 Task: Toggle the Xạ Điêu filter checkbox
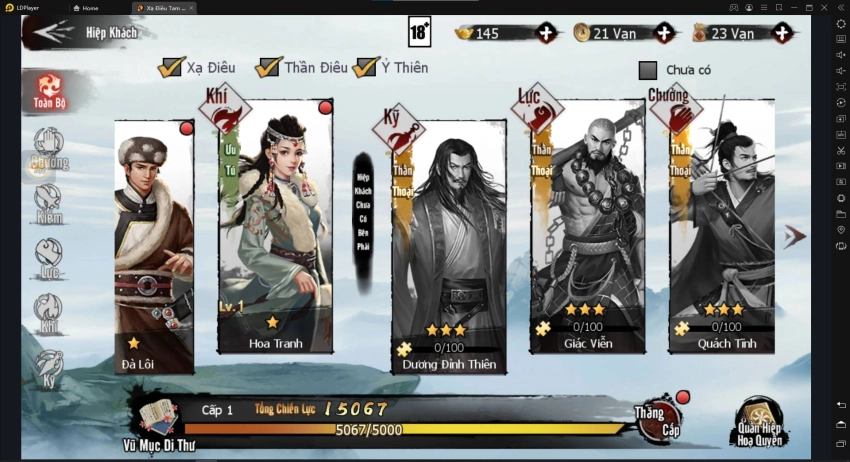click(171, 68)
